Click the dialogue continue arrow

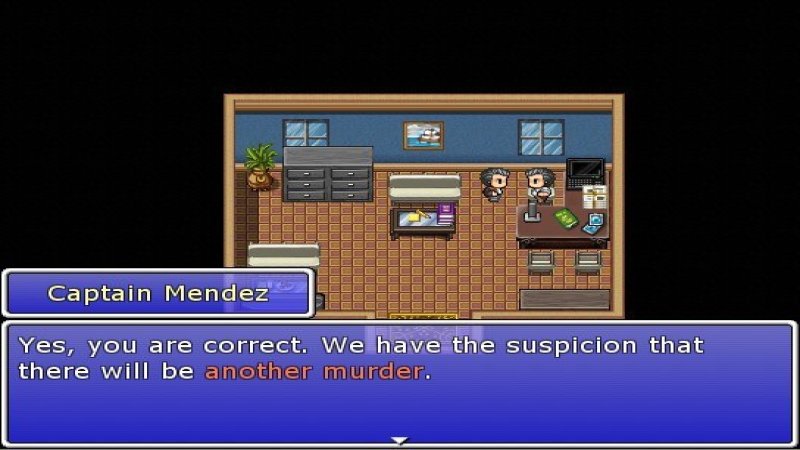(x=399, y=440)
